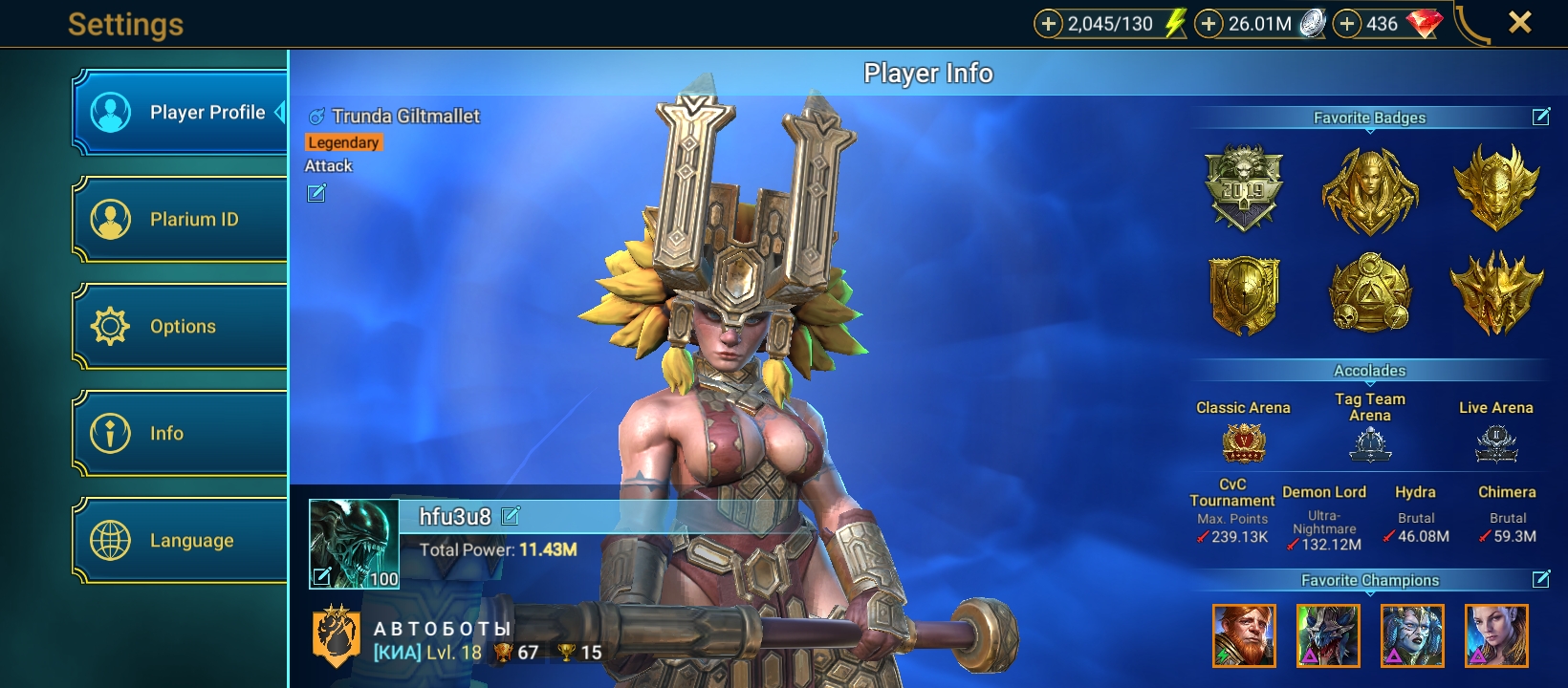Edit the showcased champion Trunda Giltmallet
This screenshot has height=688, width=1568.
click(x=316, y=194)
